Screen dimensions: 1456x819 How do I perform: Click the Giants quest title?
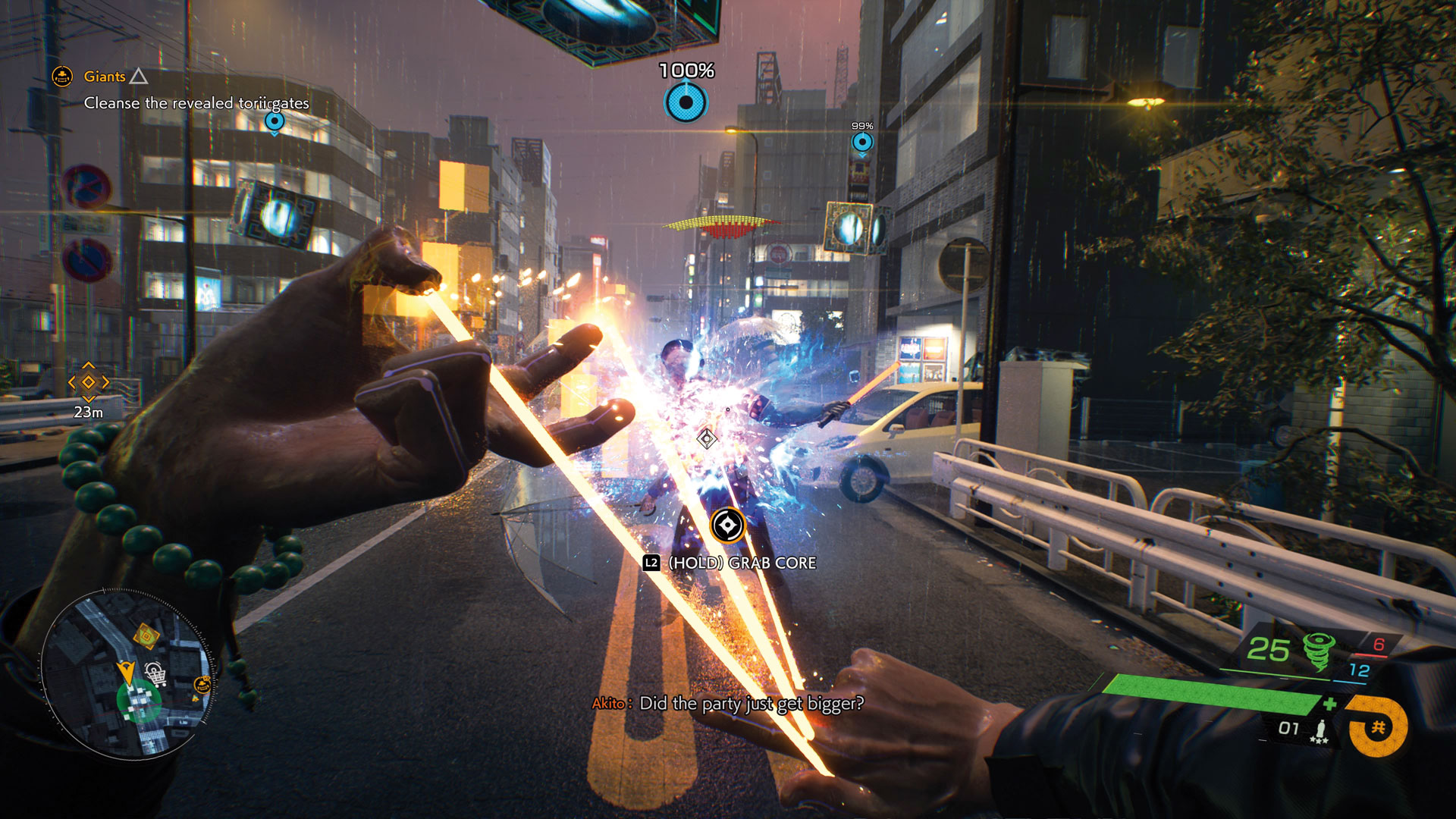pos(105,77)
